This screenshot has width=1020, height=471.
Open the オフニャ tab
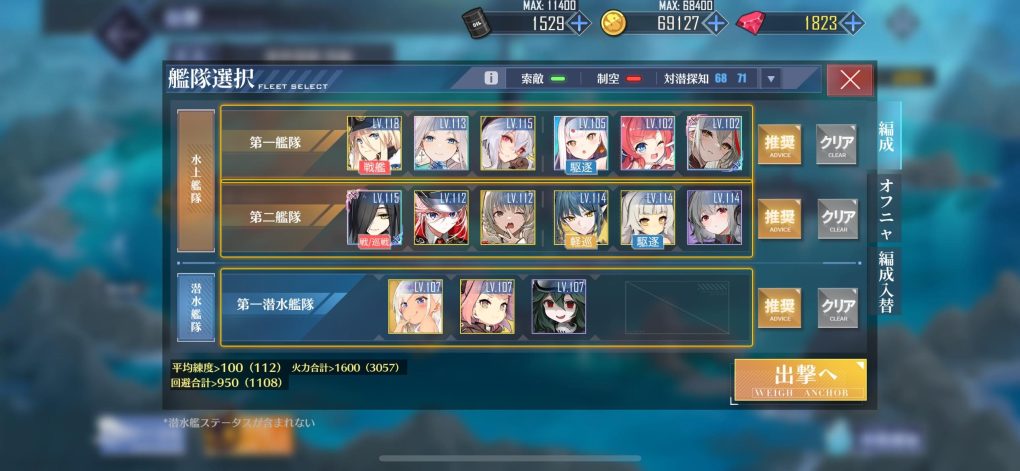tap(886, 205)
